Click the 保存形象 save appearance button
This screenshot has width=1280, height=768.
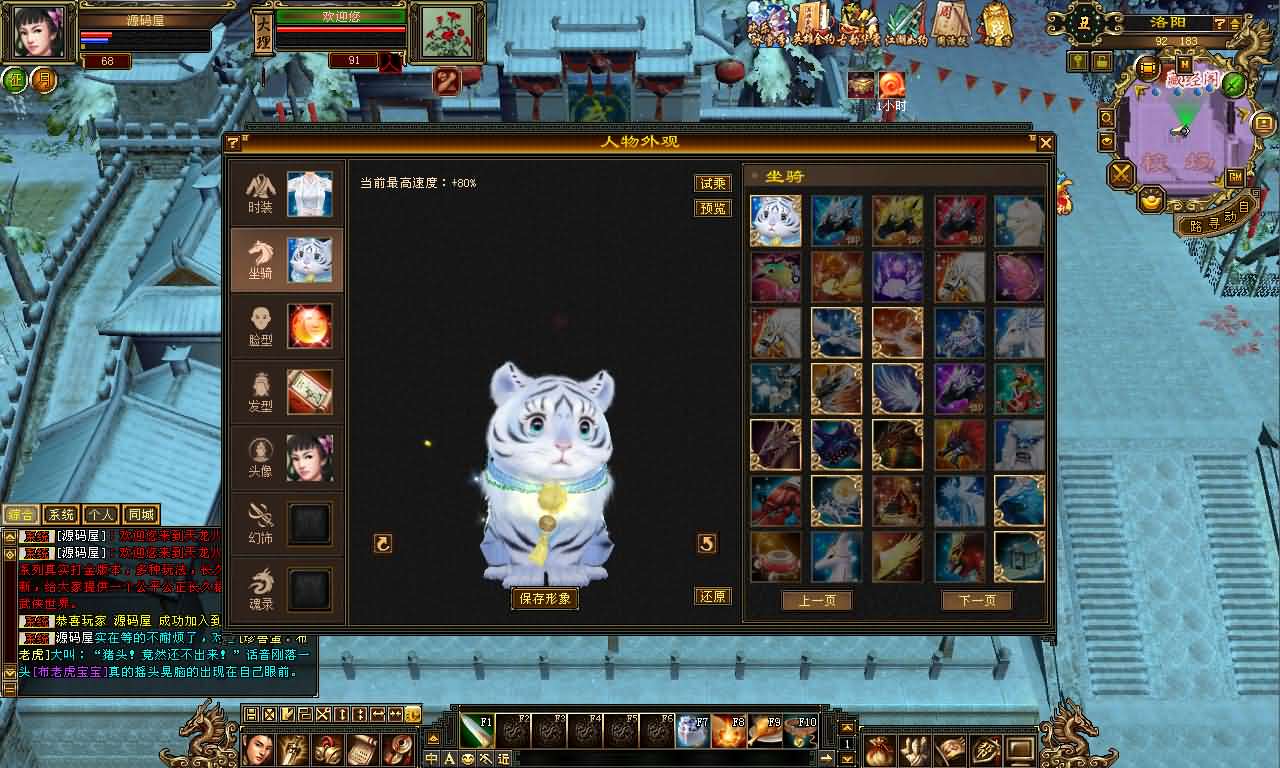545,596
